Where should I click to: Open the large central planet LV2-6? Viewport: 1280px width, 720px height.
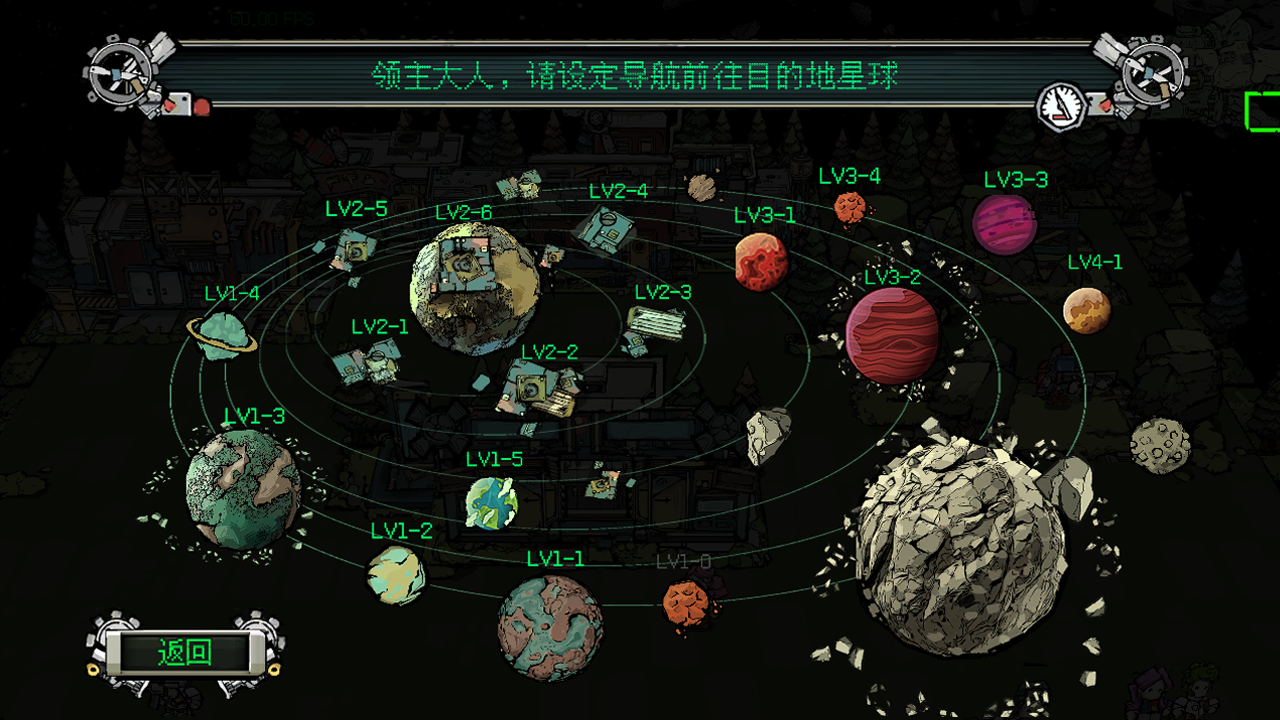click(478, 288)
